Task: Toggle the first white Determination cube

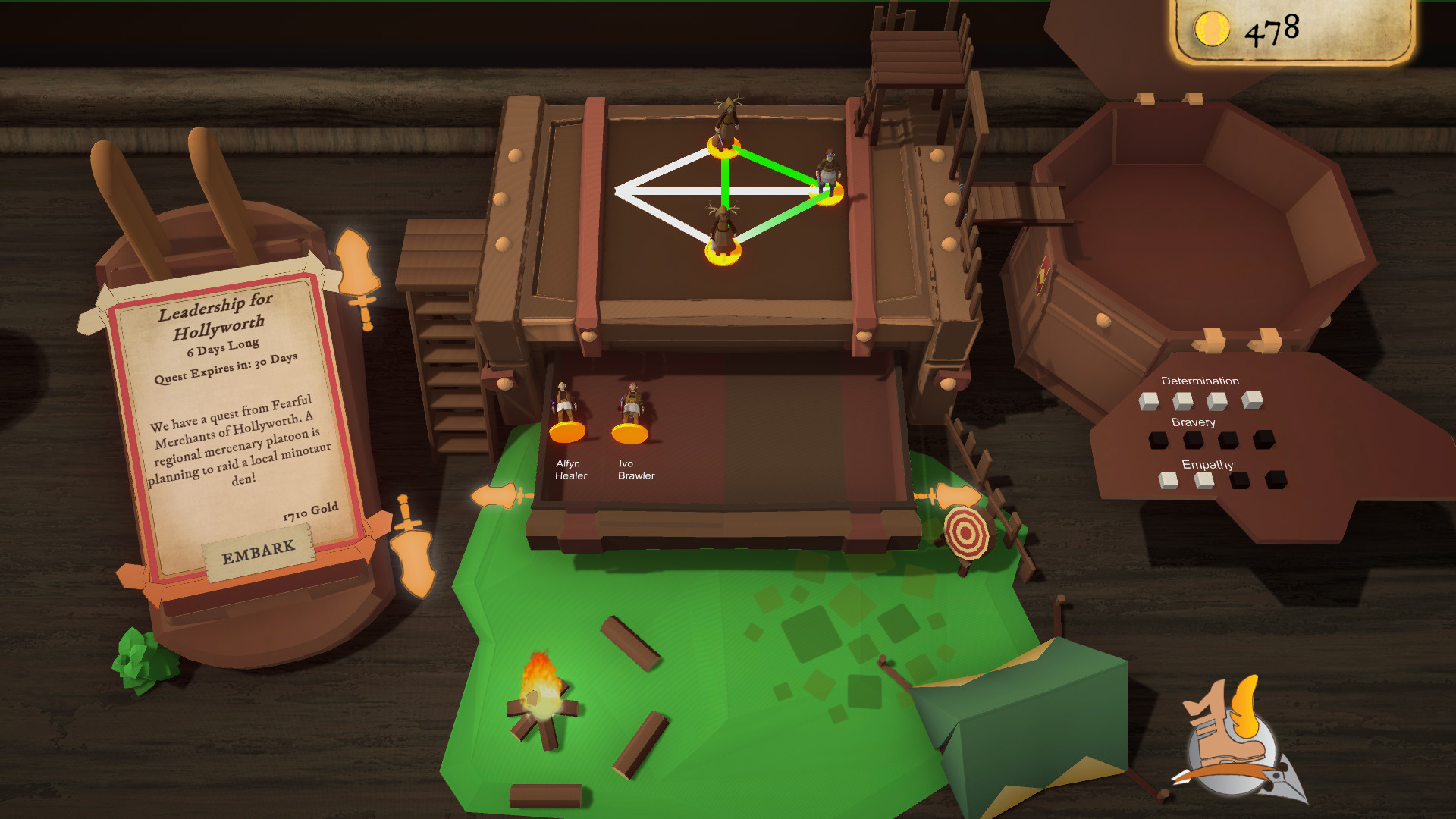Action: [1149, 401]
